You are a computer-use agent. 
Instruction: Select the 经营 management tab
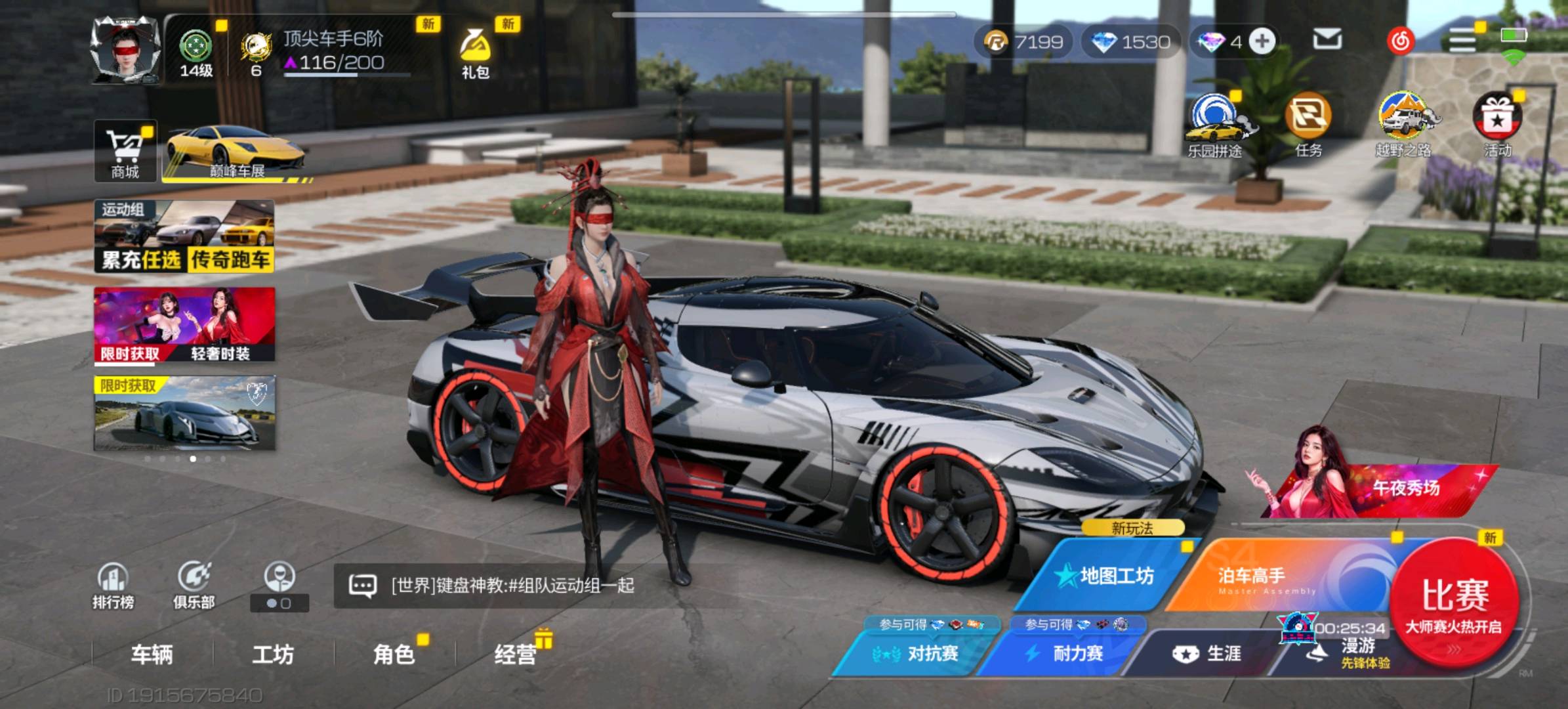[516, 654]
